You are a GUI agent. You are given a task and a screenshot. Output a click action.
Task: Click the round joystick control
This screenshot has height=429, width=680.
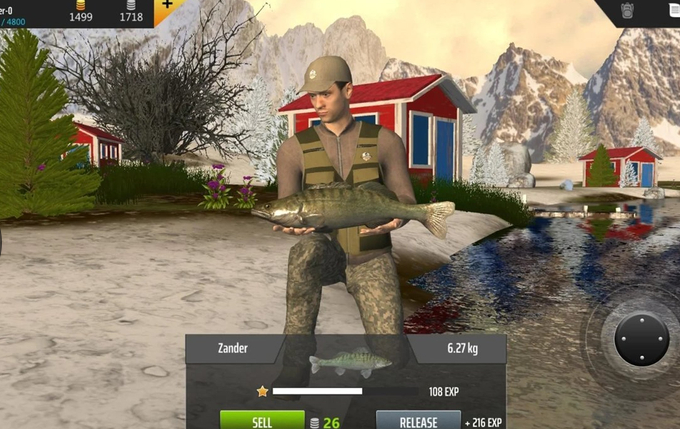[x=640, y=338]
